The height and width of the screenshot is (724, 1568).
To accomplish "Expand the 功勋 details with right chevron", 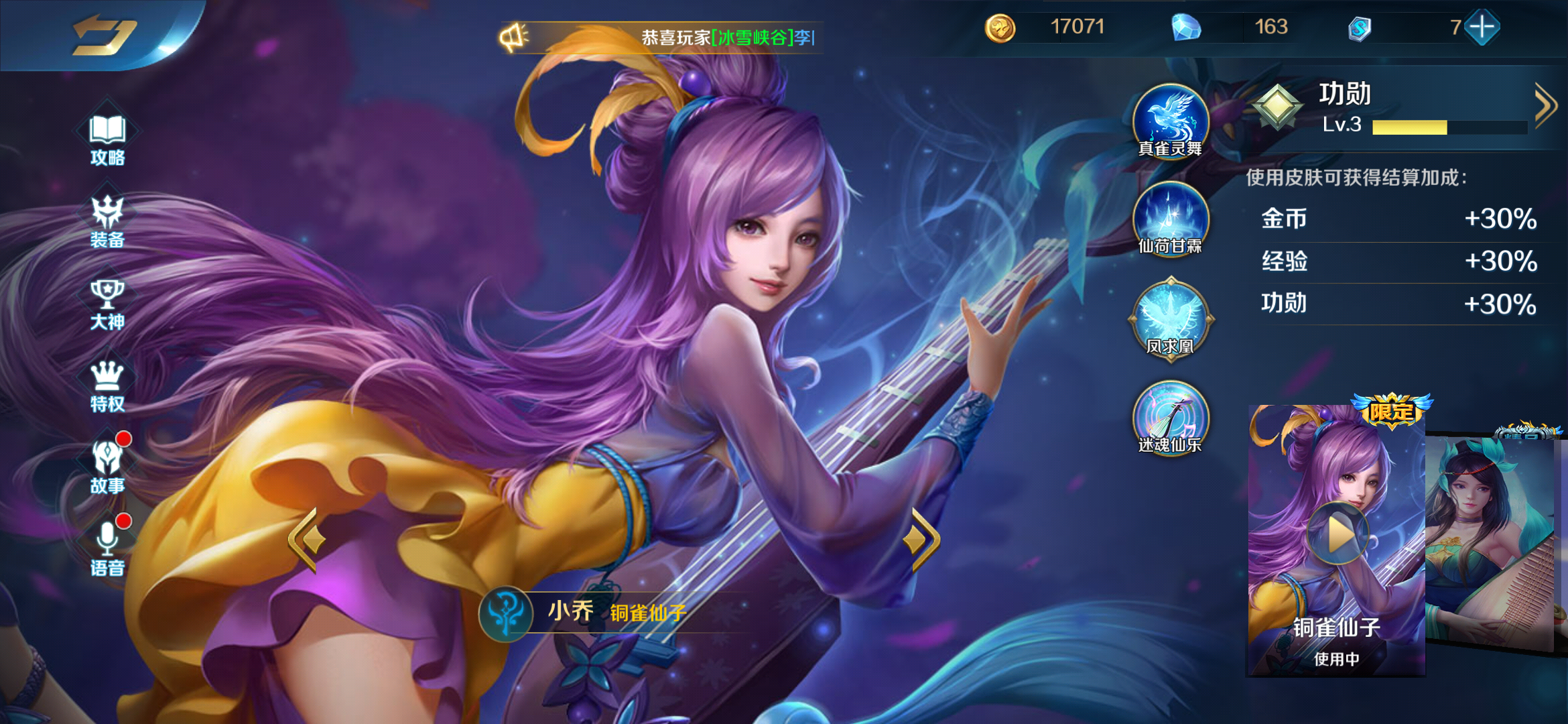I will (1545, 104).
